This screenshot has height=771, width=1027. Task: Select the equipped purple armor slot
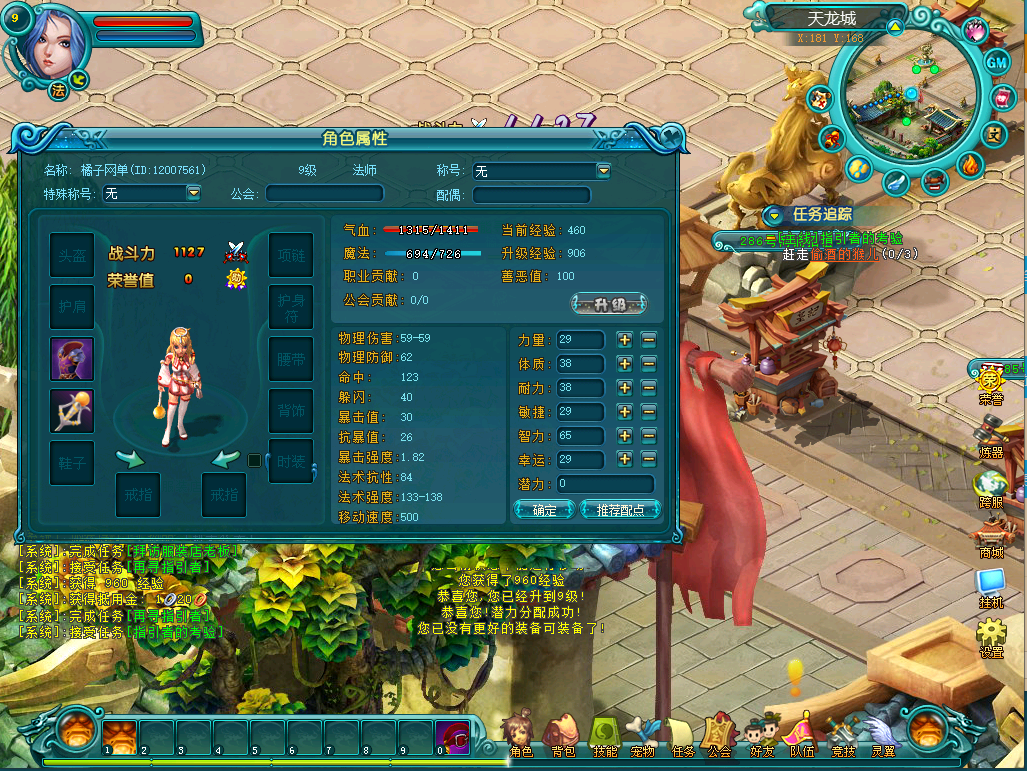click(x=72, y=359)
